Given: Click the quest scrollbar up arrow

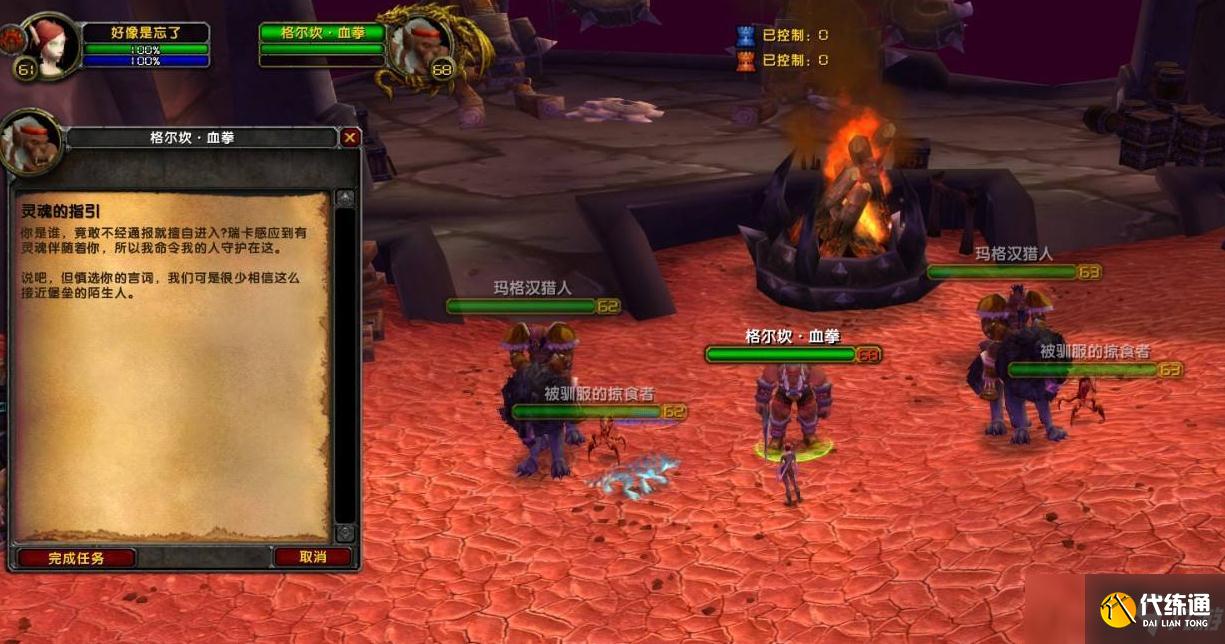Looking at the screenshot, I should [x=345, y=198].
